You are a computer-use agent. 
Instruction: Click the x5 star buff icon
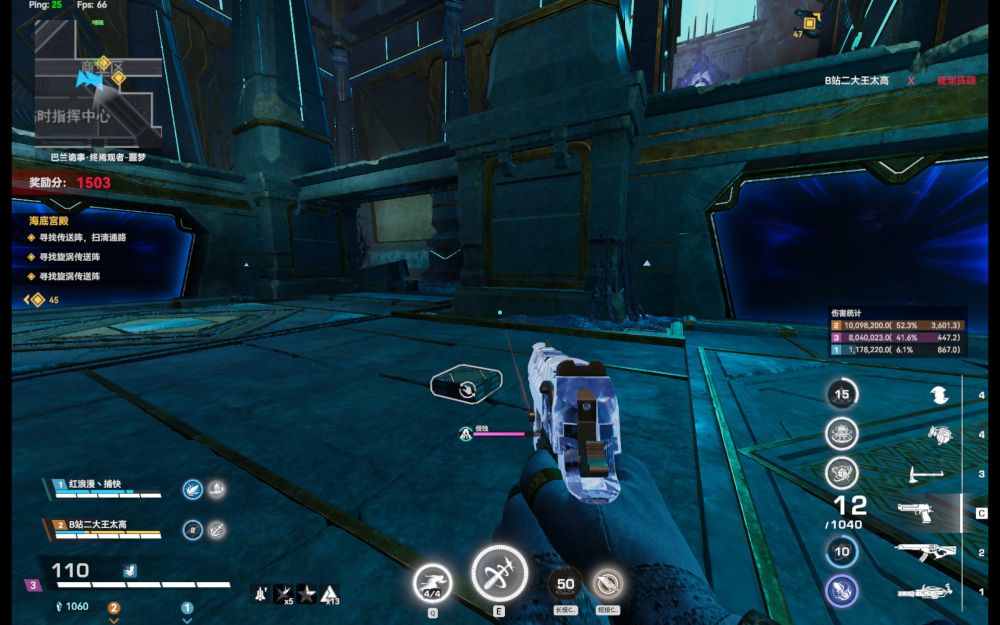pyautogui.click(x=282, y=594)
